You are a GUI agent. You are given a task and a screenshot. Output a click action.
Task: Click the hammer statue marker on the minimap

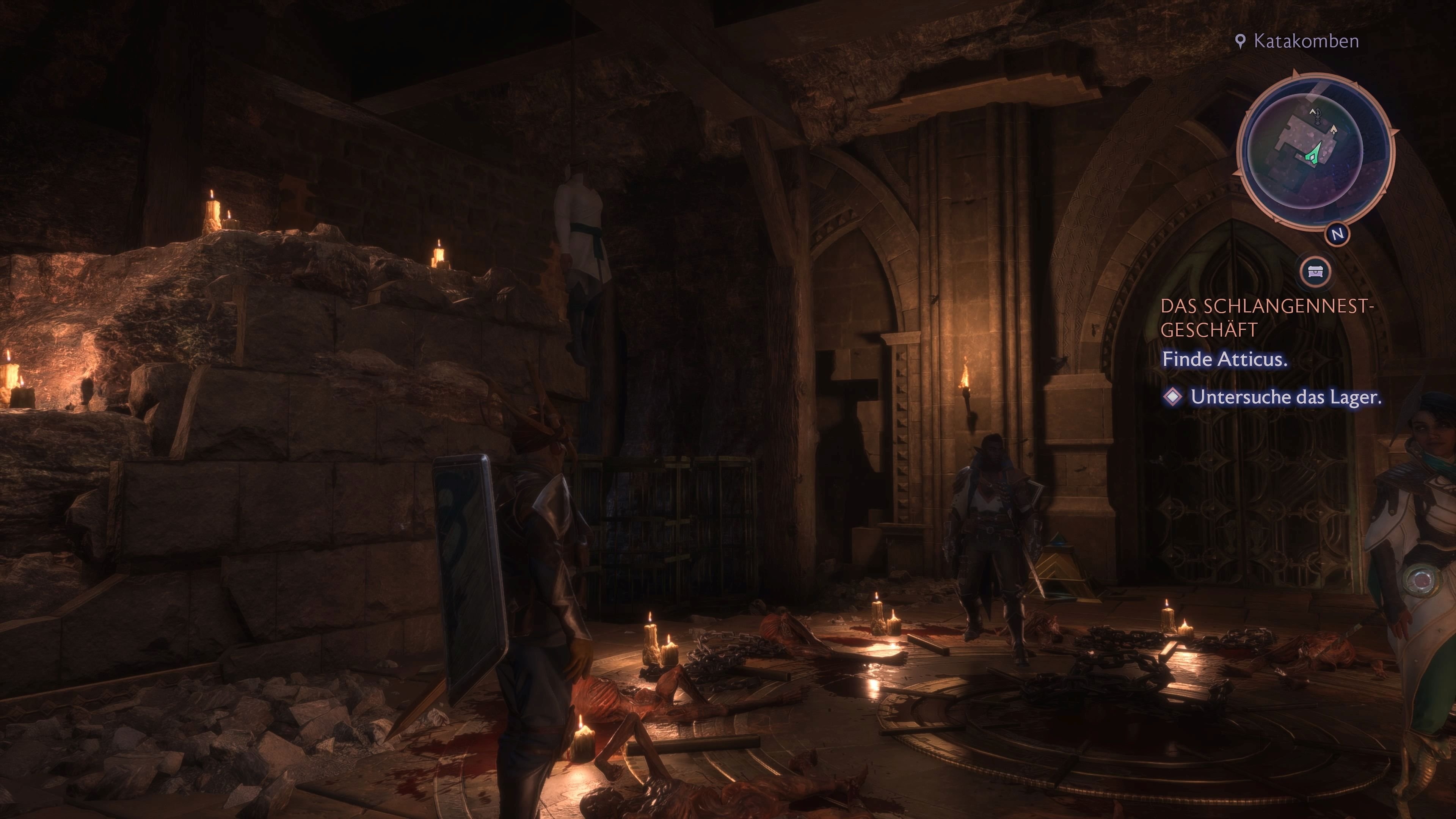pos(1318,116)
